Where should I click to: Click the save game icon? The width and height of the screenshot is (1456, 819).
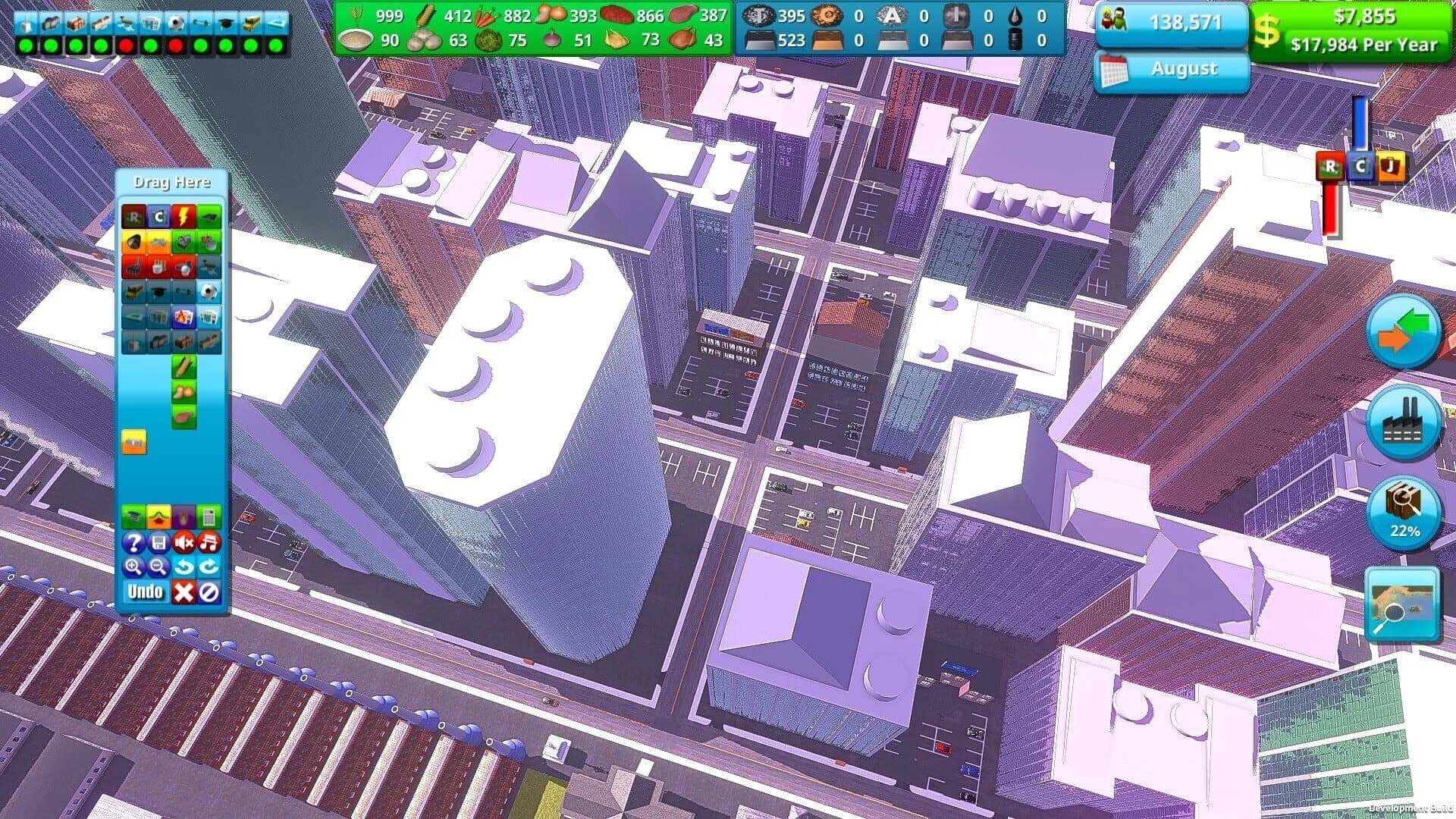tap(159, 541)
